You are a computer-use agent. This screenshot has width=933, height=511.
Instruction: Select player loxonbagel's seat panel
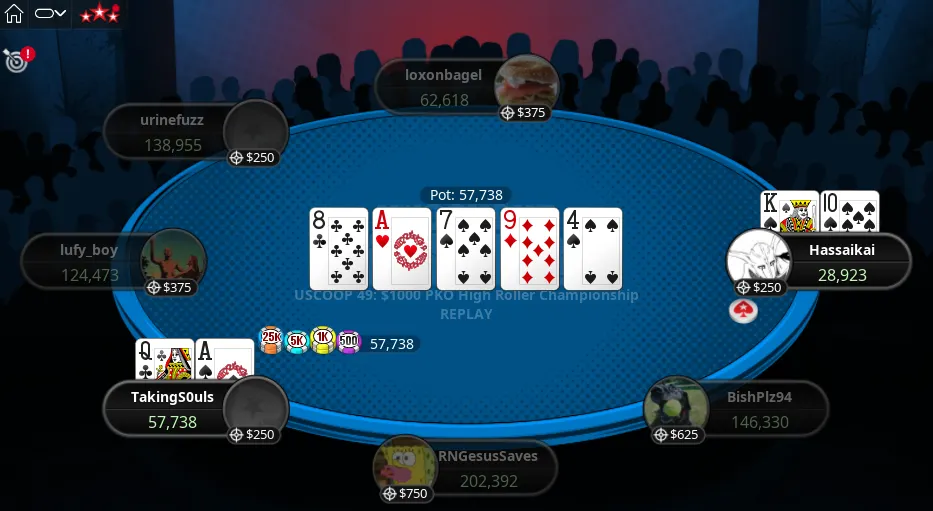(x=444, y=87)
